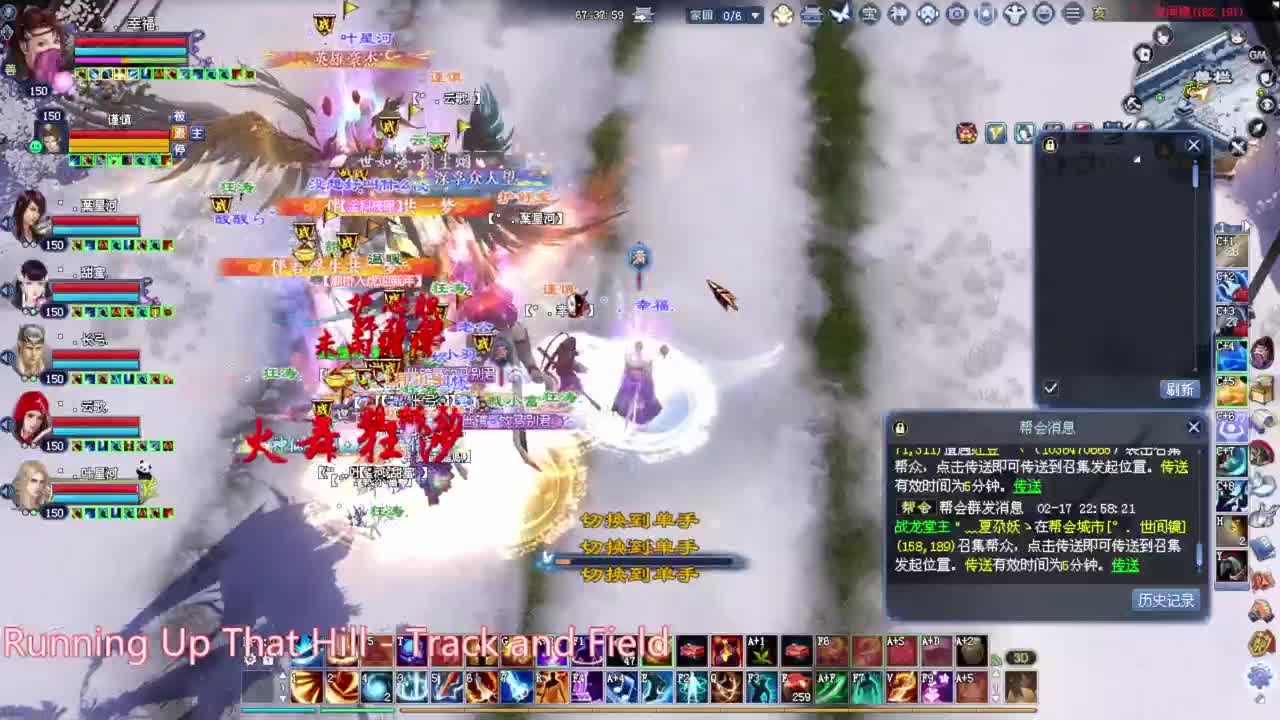Screen dimensions: 1280x720
Task: Open the hamburger main menu on top toolbar
Action: coord(1072,16)
